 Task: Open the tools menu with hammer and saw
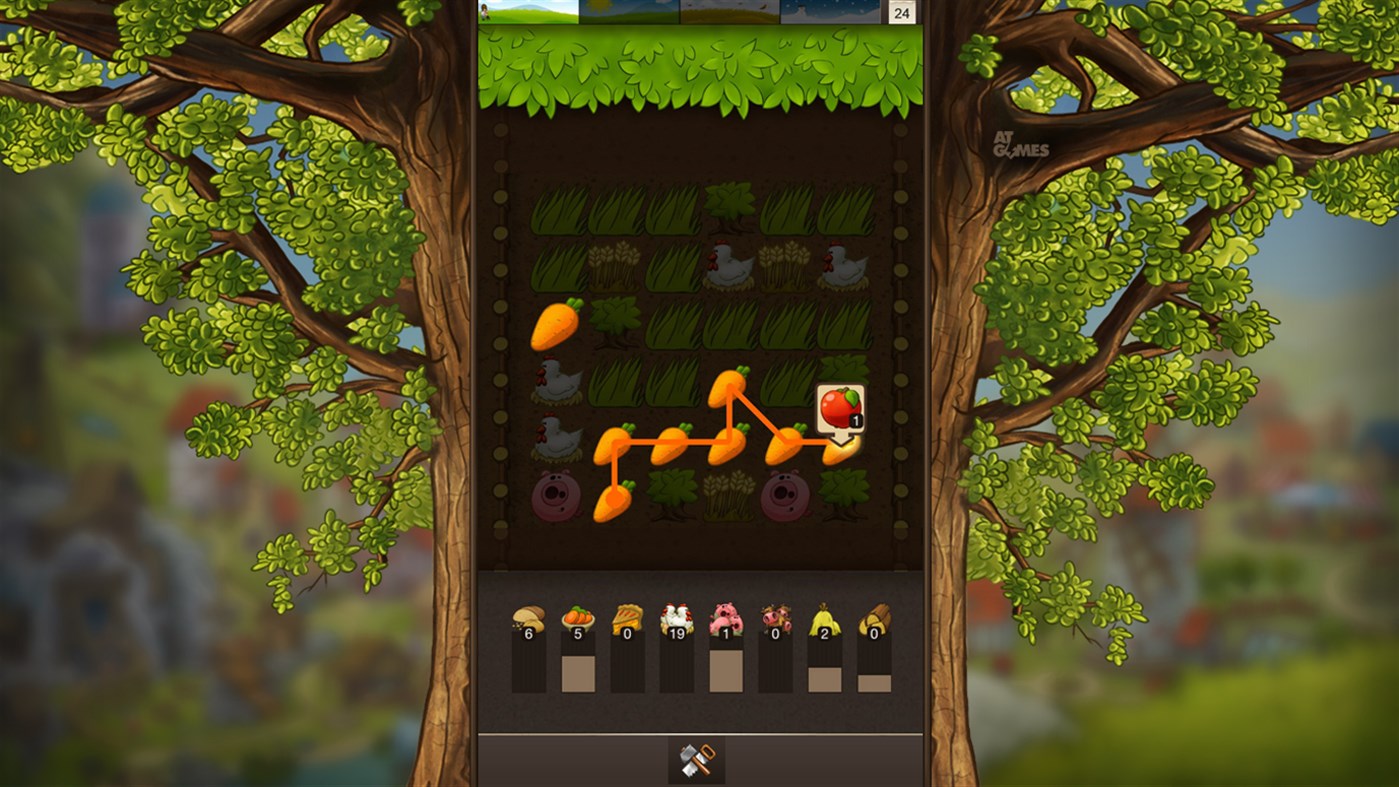point(697,759)
